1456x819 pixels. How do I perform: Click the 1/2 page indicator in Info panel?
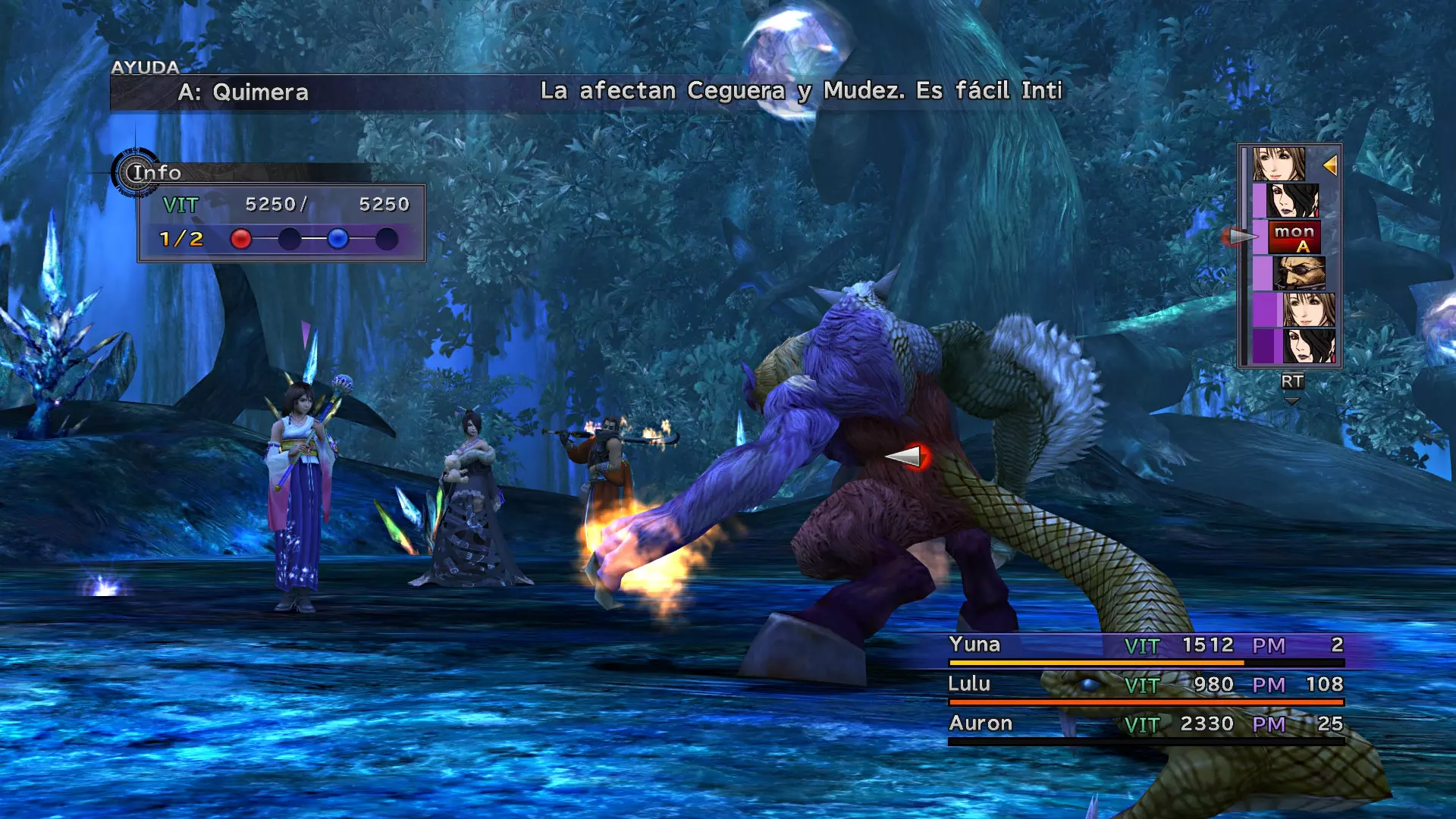[x=181, y=240]
